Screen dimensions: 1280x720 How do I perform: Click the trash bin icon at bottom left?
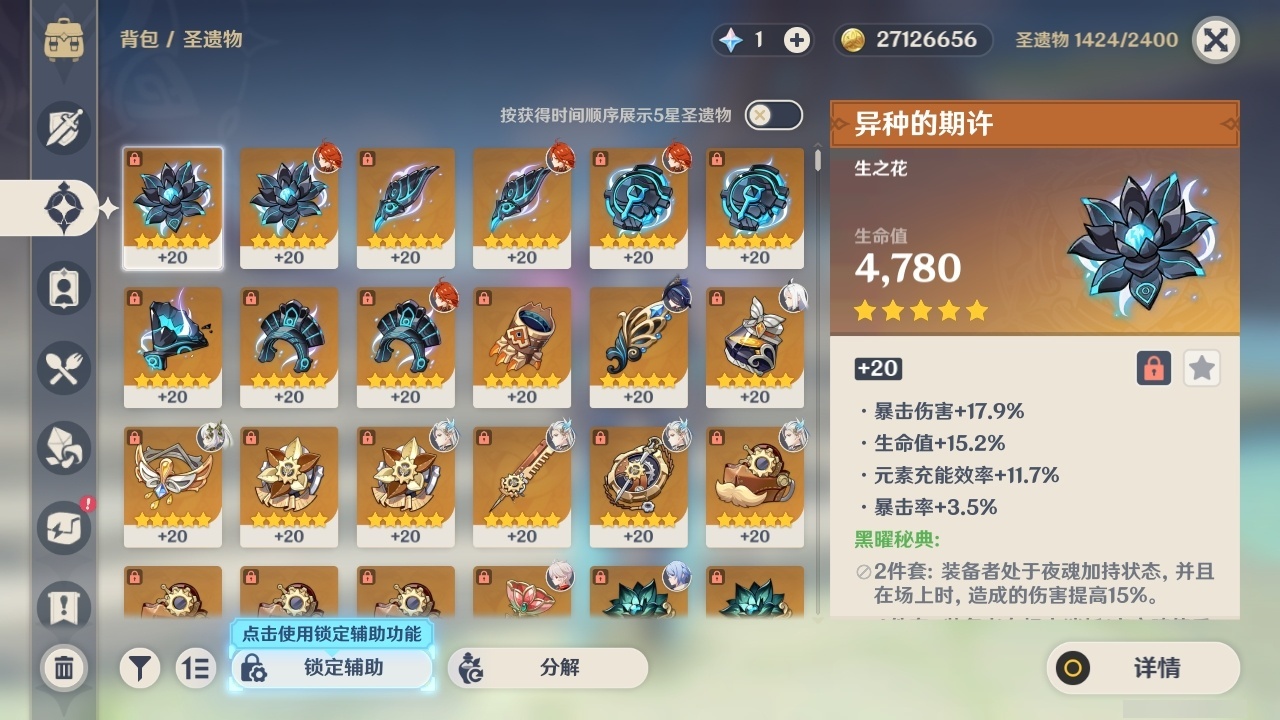62,668
